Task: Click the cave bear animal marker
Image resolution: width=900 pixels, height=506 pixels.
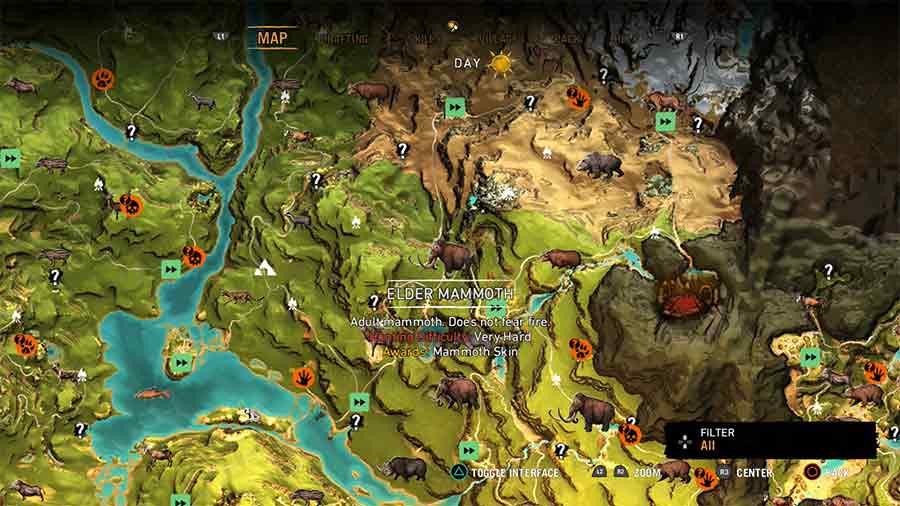Action: tap(600, 165)
